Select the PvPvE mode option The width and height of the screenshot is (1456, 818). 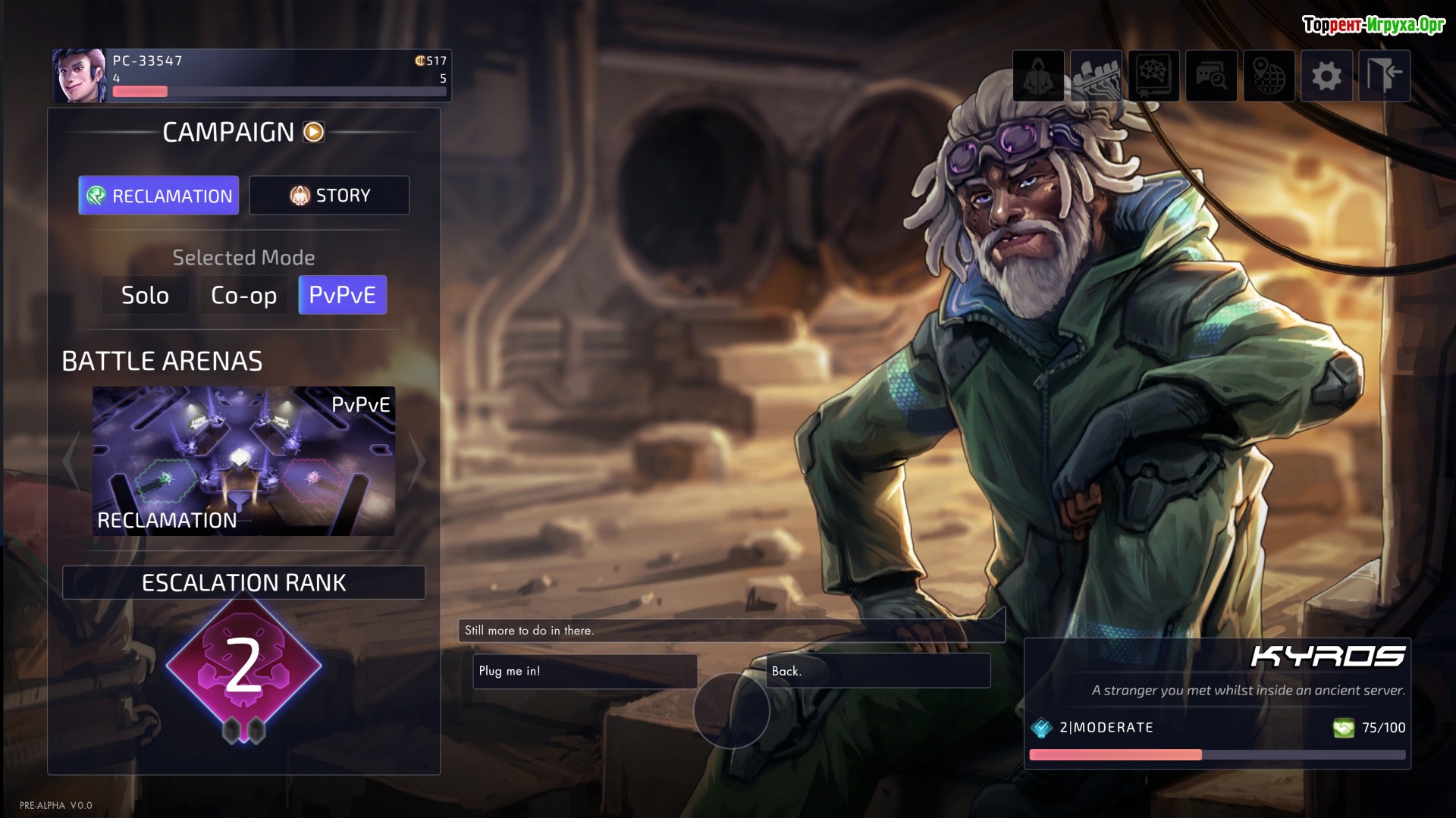(x=342, y=295)
